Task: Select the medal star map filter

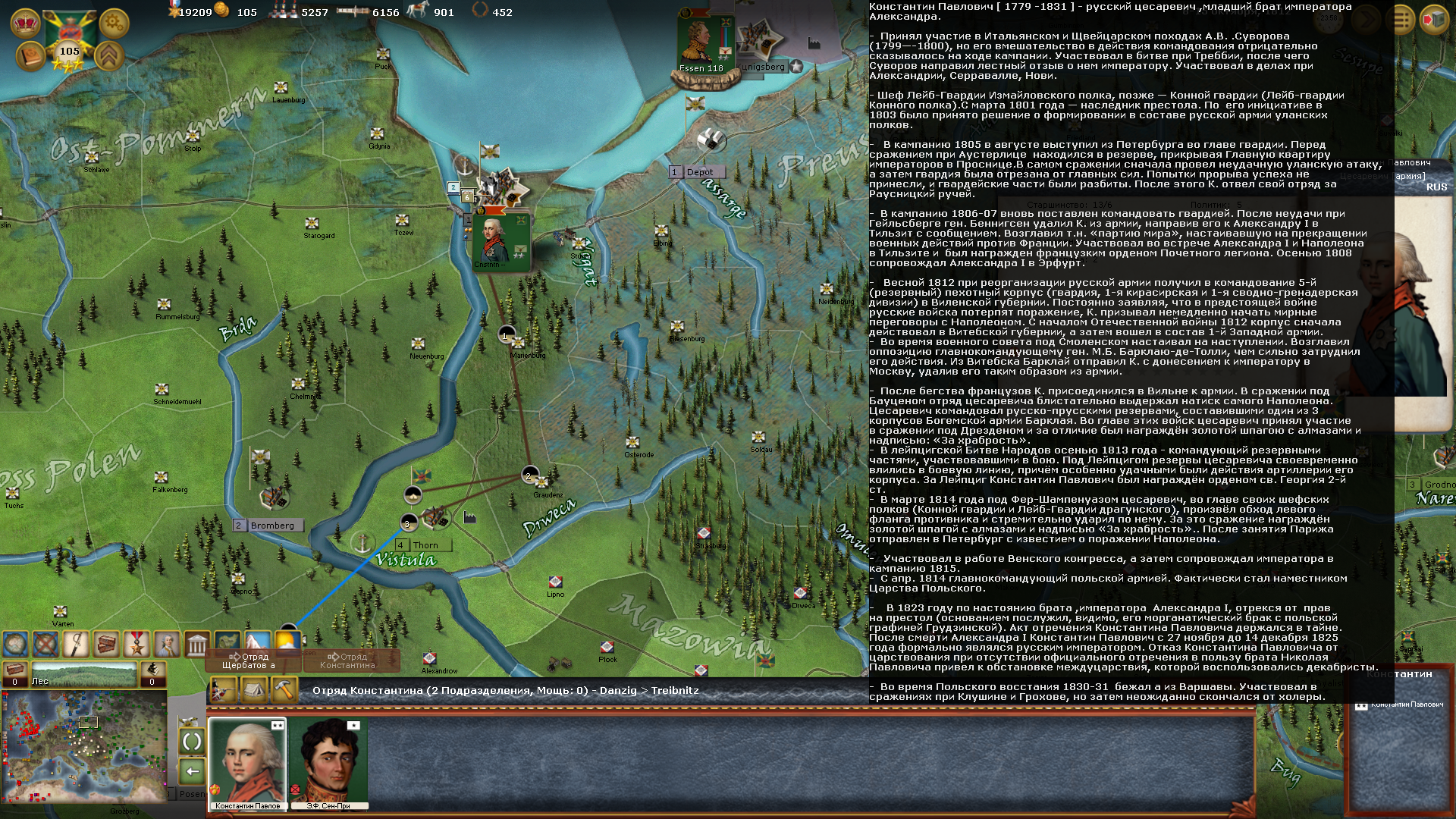Action: point(136,644)
